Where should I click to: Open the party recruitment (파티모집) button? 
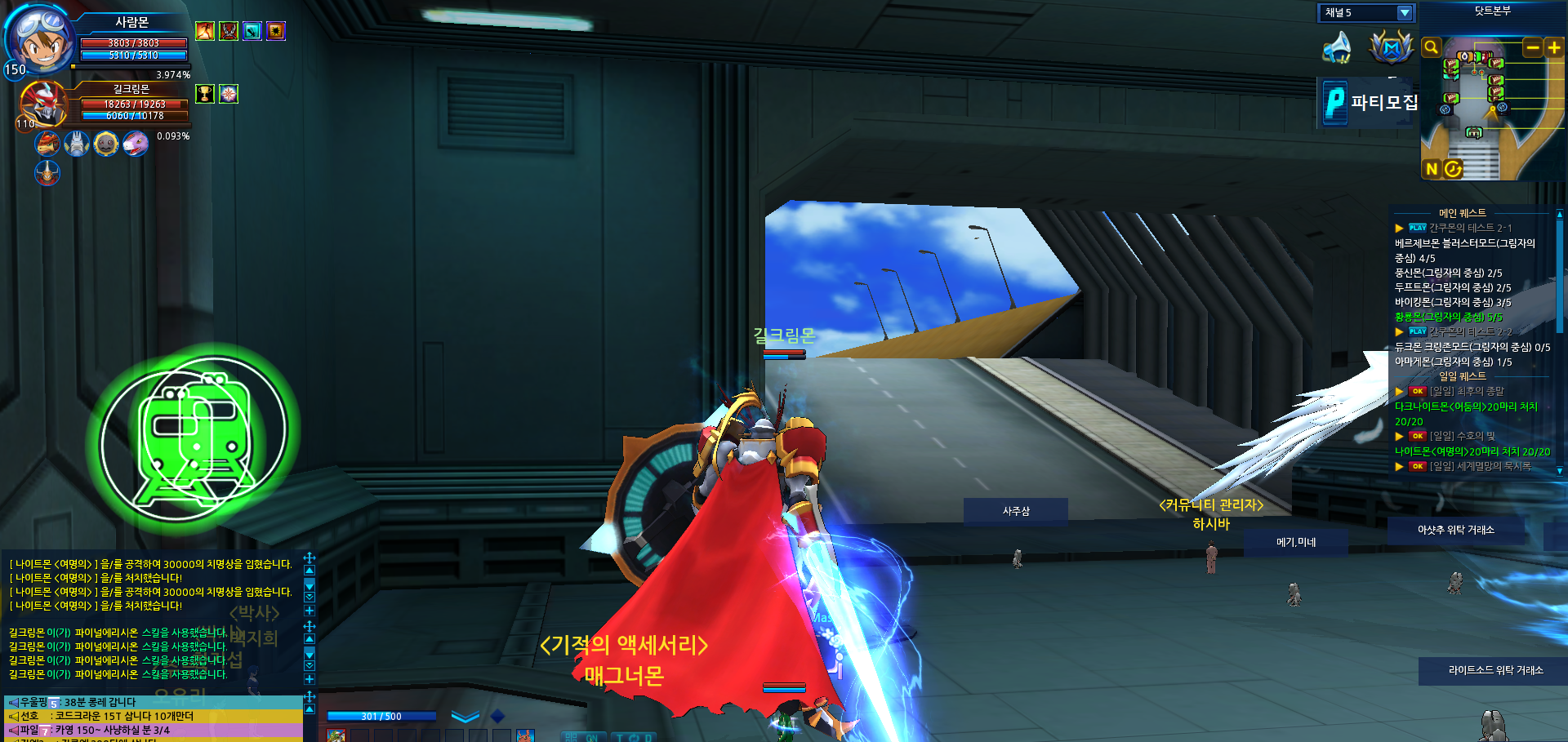1370,102
